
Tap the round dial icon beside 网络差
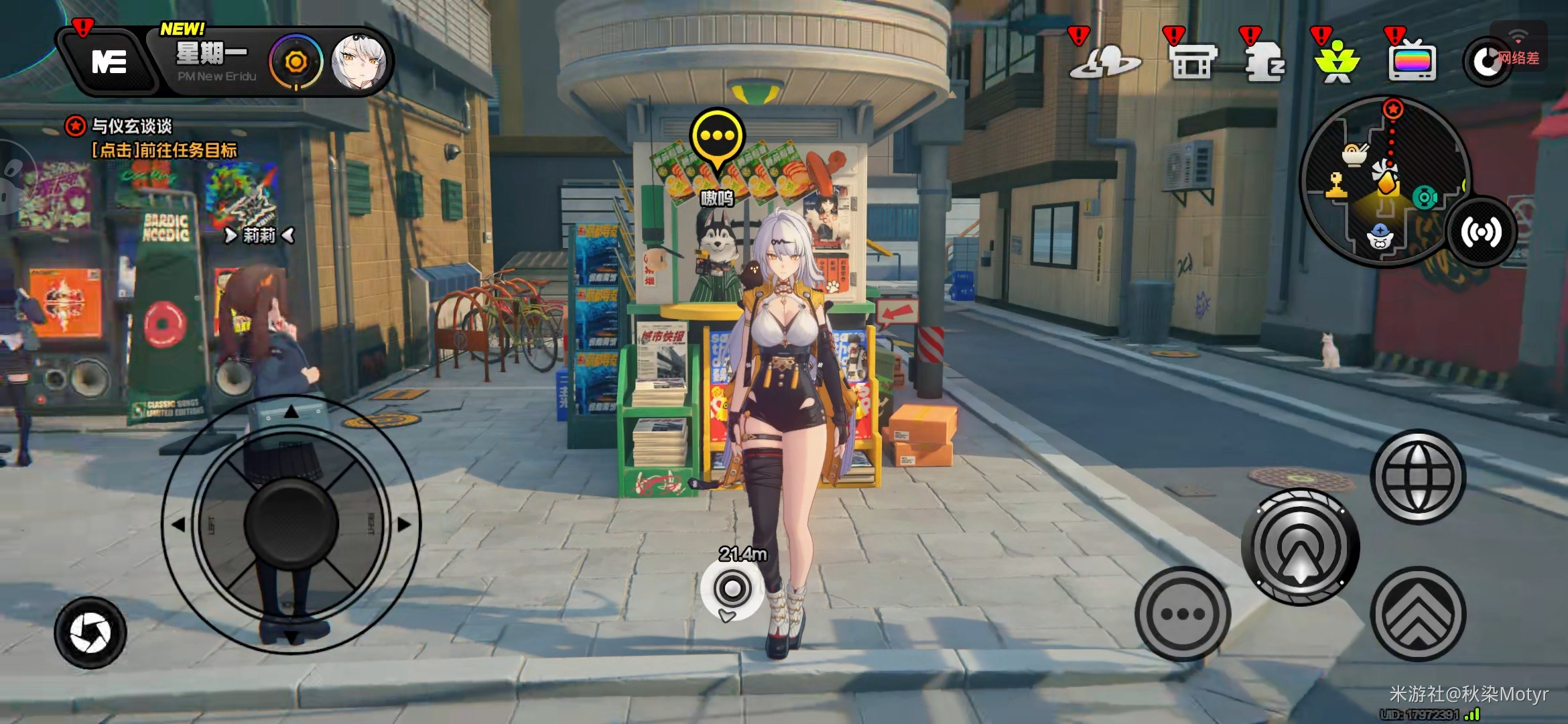point(1486,62)
